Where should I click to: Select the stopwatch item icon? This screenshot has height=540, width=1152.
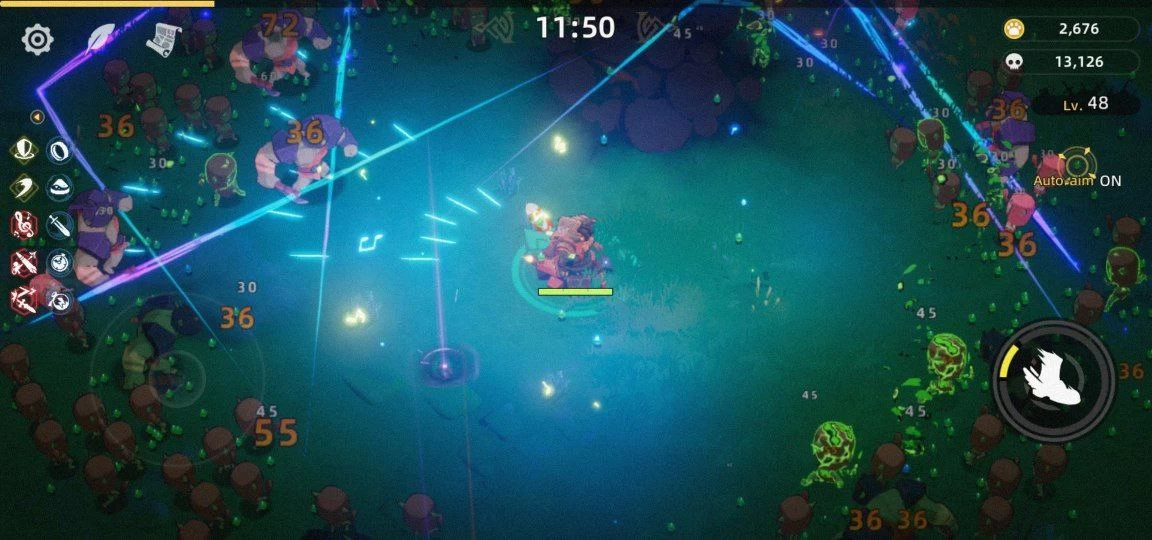pyautogui.click(x=60, y=262)
